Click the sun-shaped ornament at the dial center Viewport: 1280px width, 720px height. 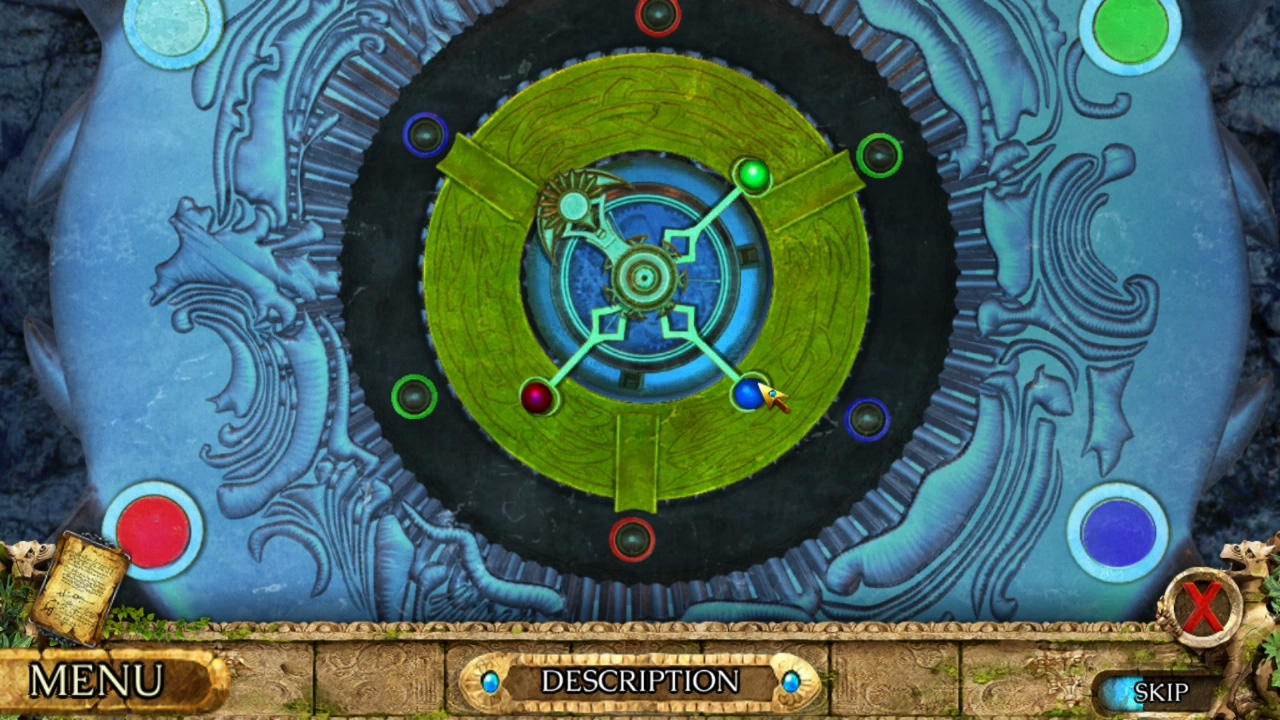pos(573,206)
